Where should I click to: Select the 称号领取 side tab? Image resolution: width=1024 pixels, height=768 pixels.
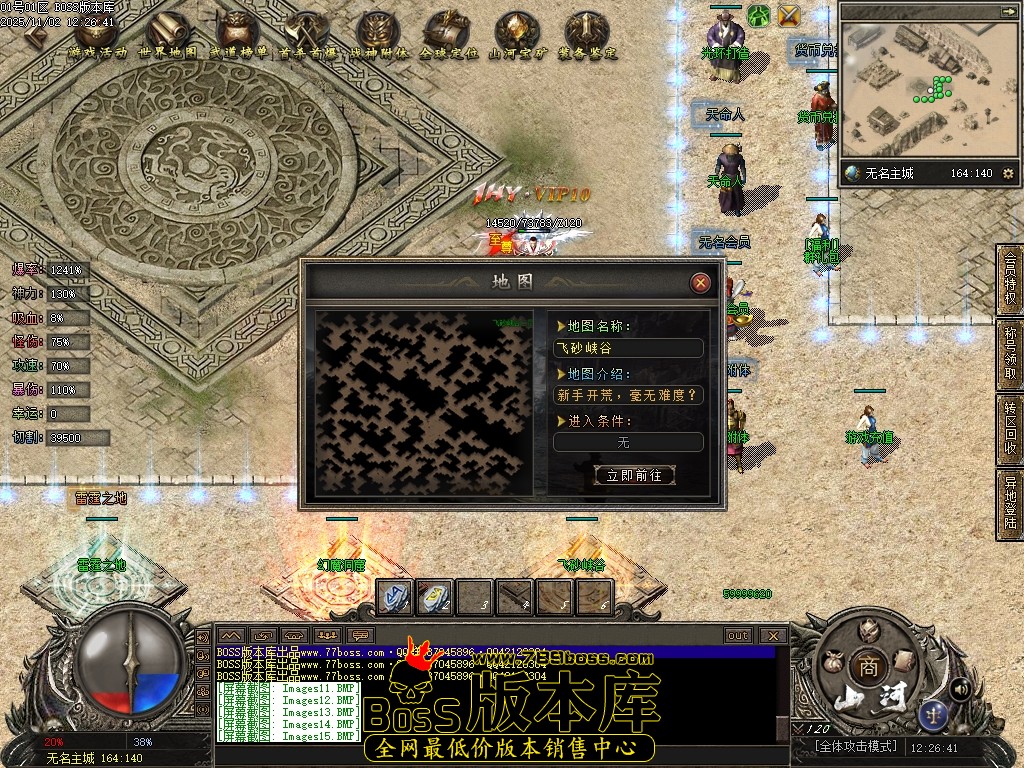(1010, 355)
